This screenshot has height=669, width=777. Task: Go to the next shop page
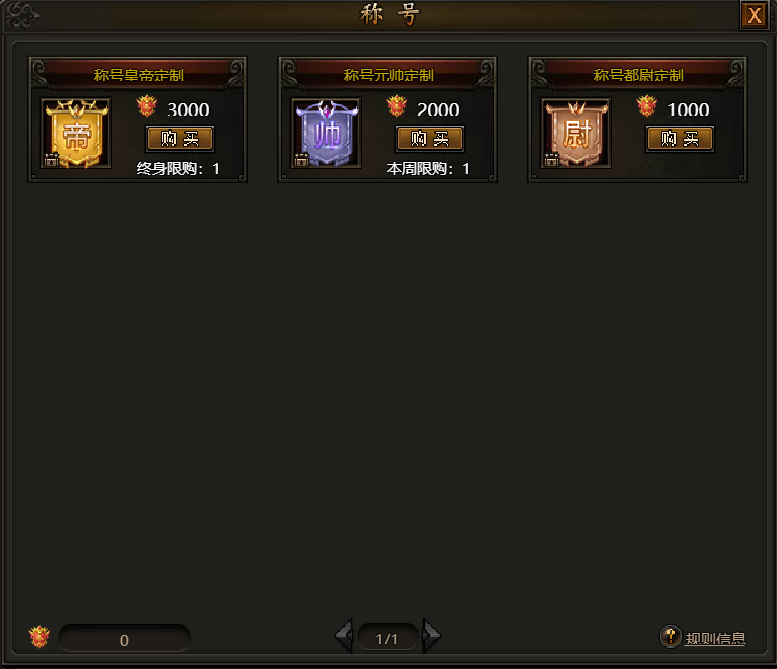(431, 636)
